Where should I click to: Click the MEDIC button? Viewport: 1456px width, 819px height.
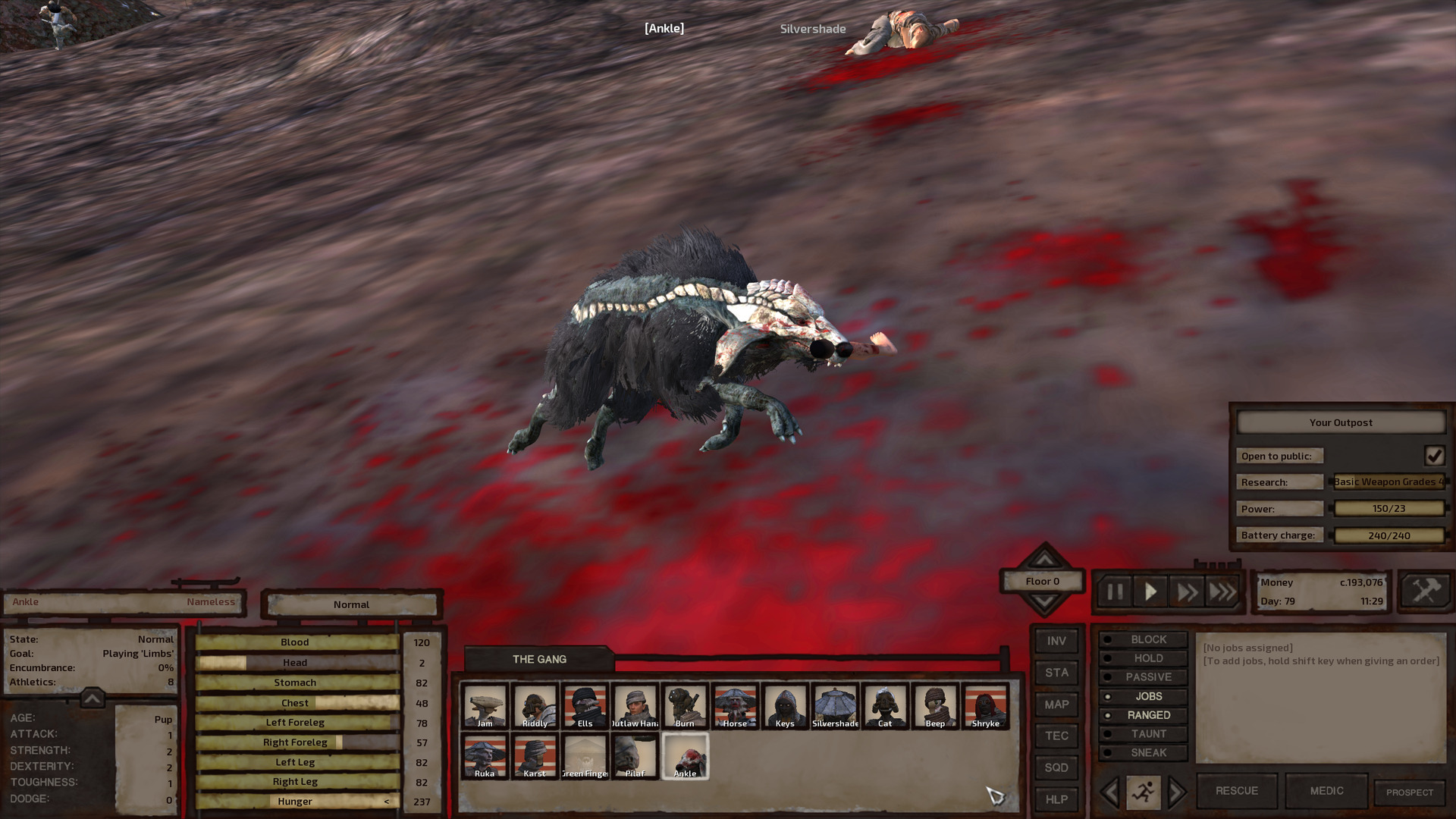coord(1326,790)
